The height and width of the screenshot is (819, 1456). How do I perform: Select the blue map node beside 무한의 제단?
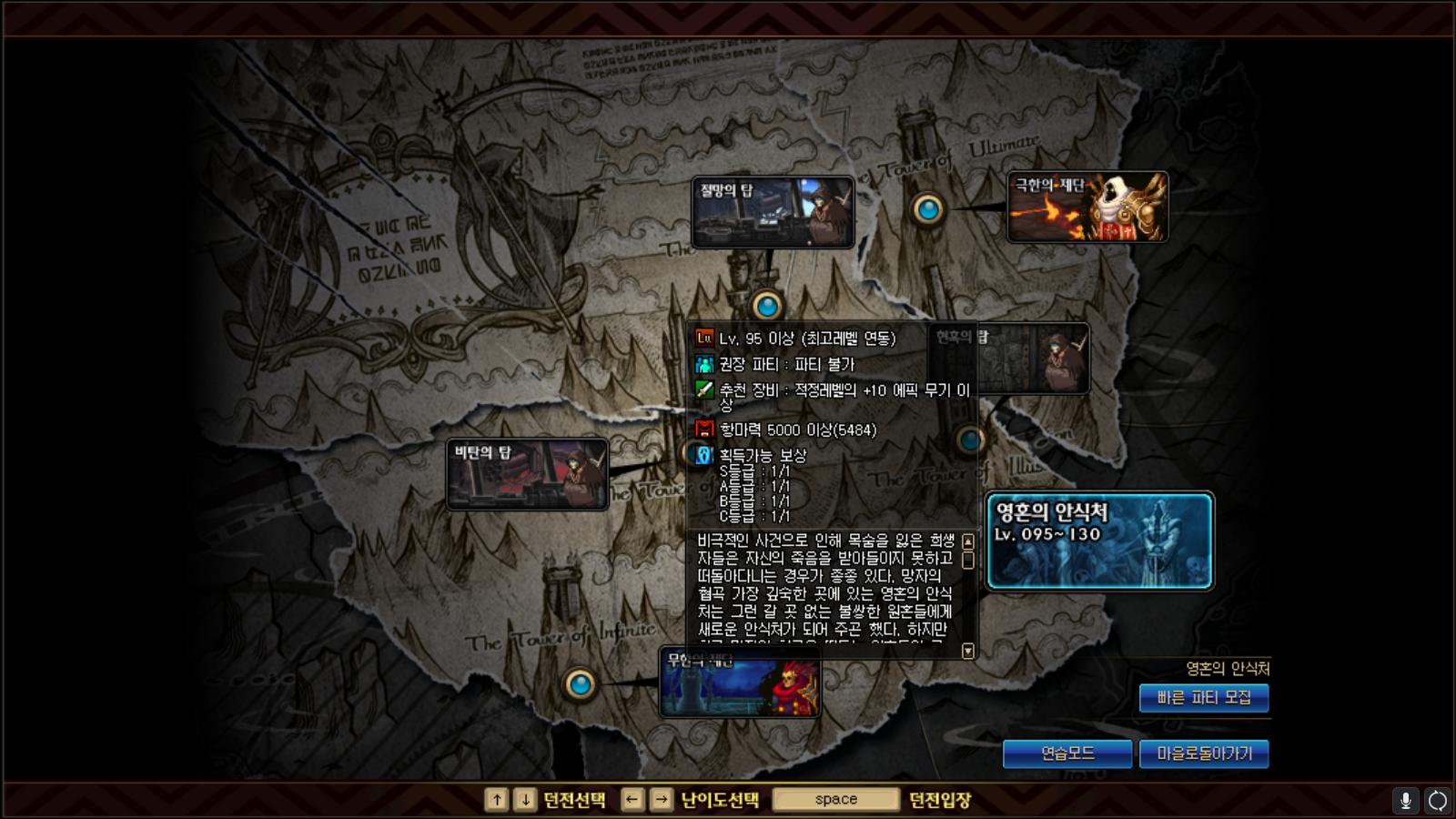(x=580, y=685)
